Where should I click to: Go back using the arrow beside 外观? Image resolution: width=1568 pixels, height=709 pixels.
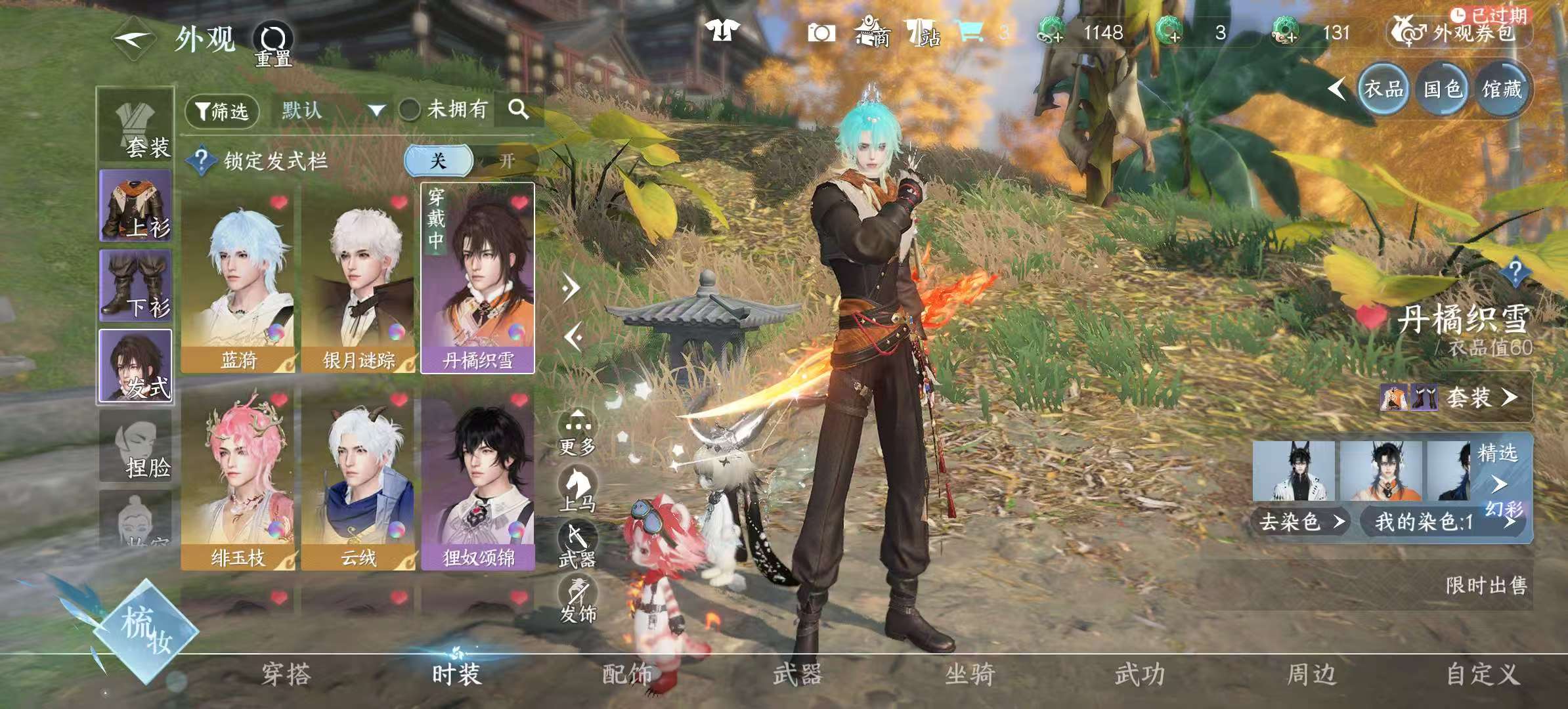tap(133, 38)
